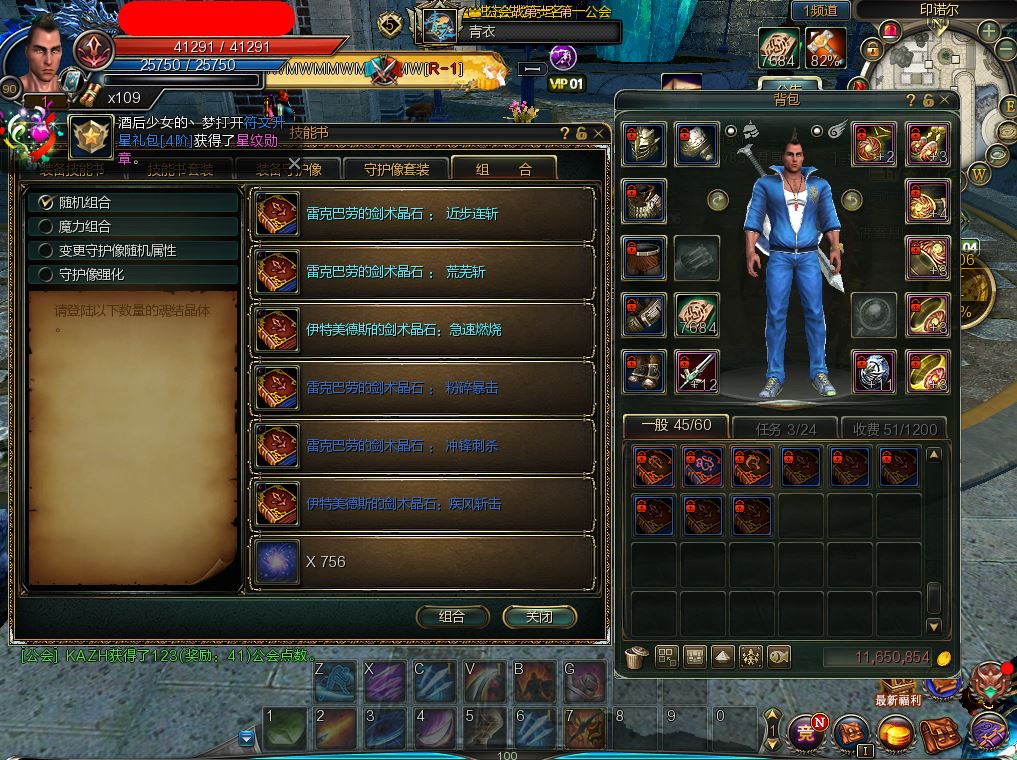This screenshot has width=1017, height=760.
Task: Choose the 守护像理化 option
Action: point(45,274)
